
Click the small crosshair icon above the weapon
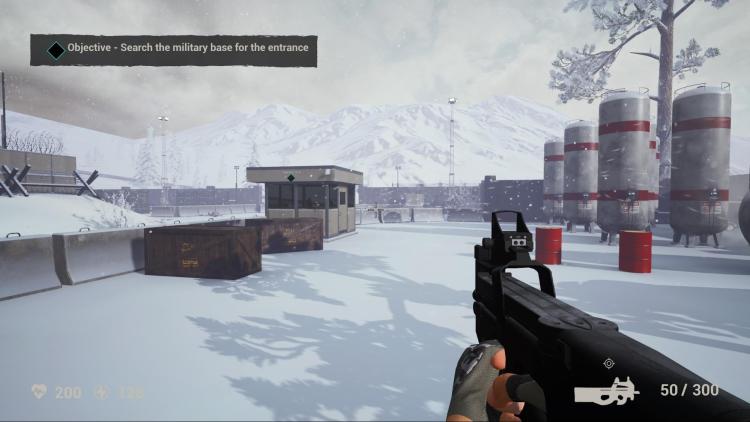pos(607,364)
